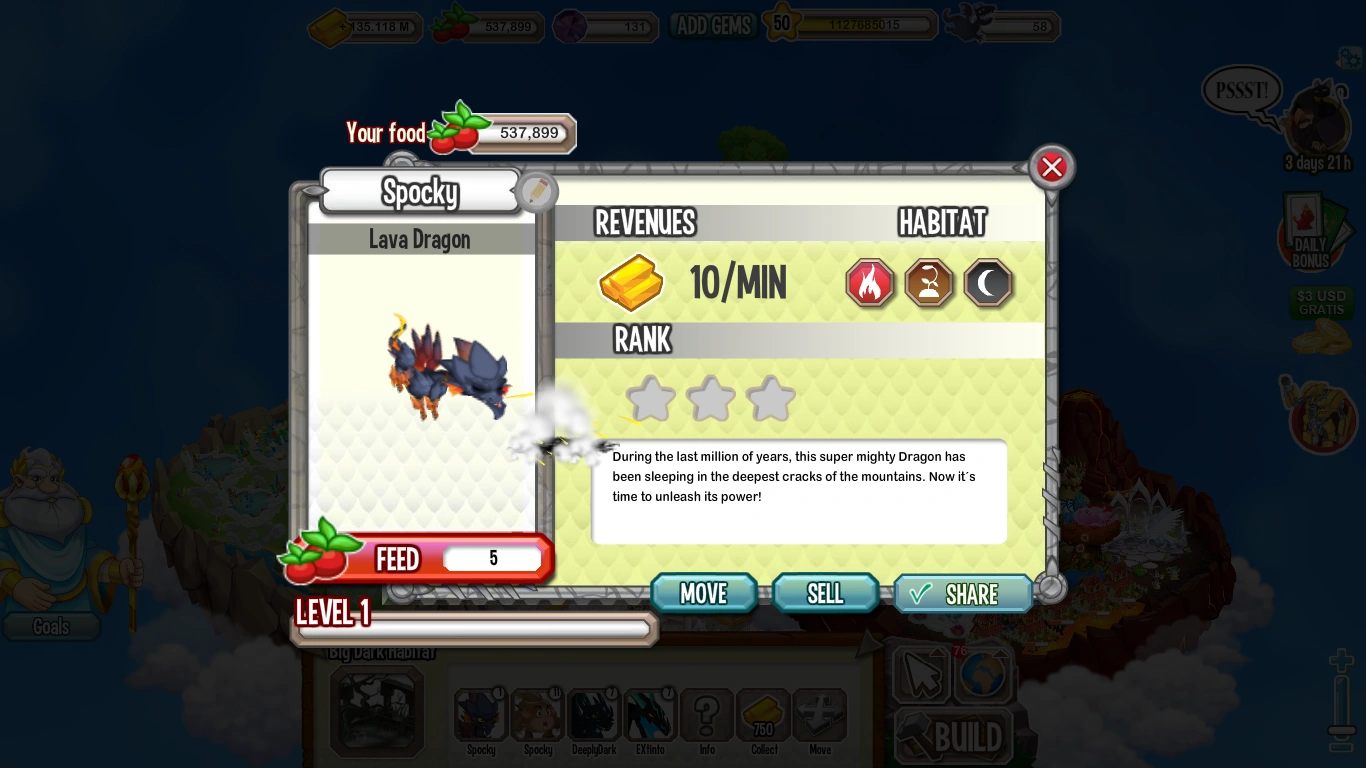Select the dark moon habitat icon

[x=988, y=283]
